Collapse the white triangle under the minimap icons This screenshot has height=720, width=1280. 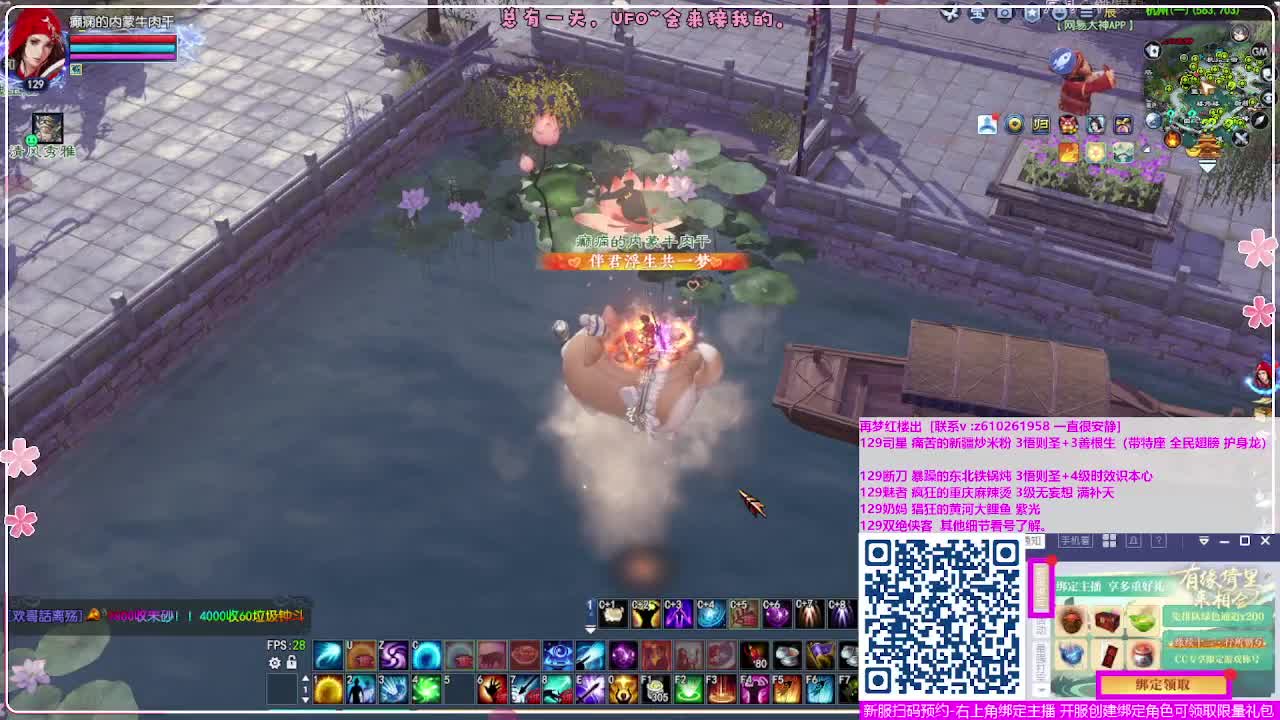click(1209, 167)
